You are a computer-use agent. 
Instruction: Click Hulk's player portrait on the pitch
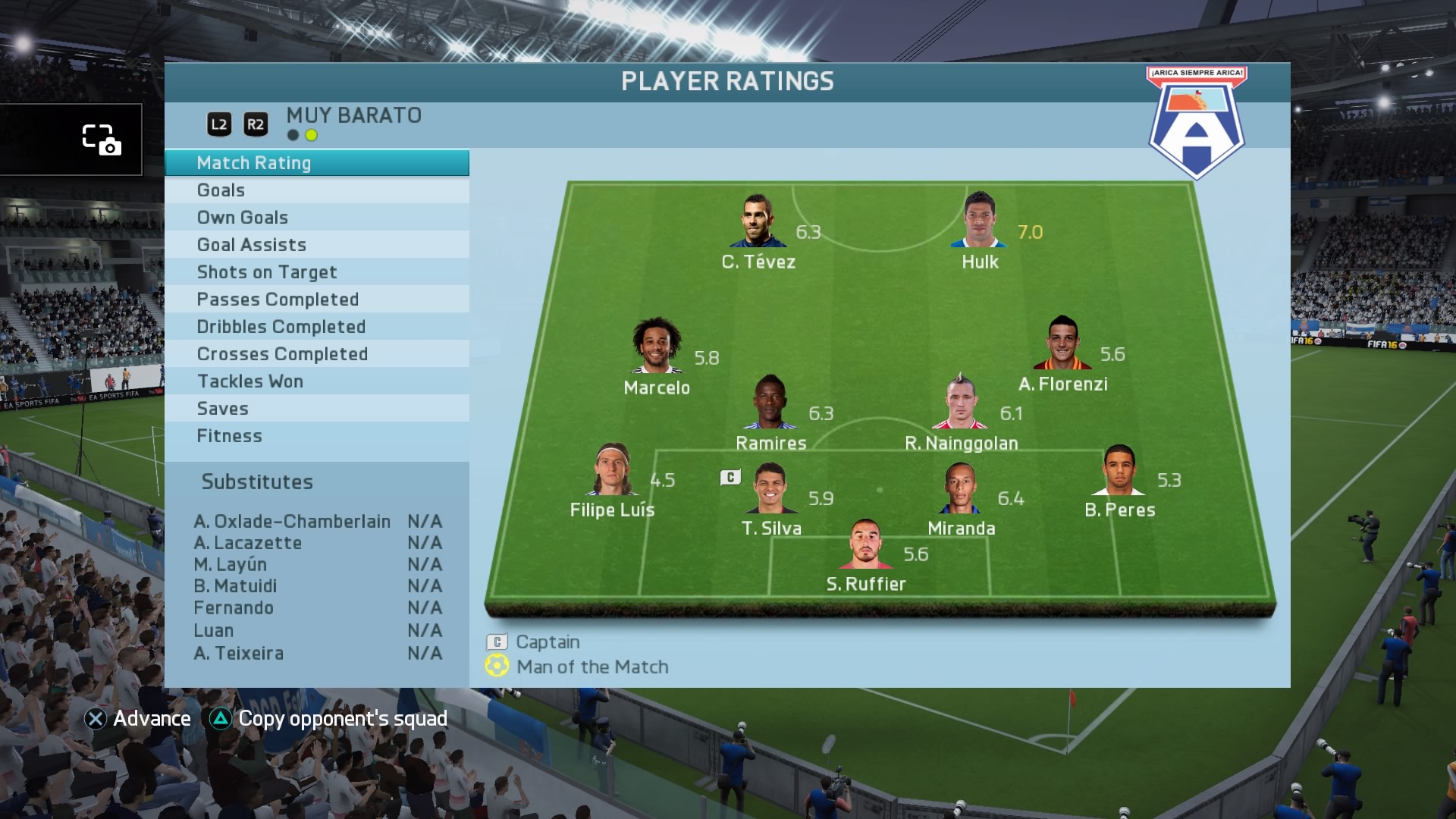point(979,221)
